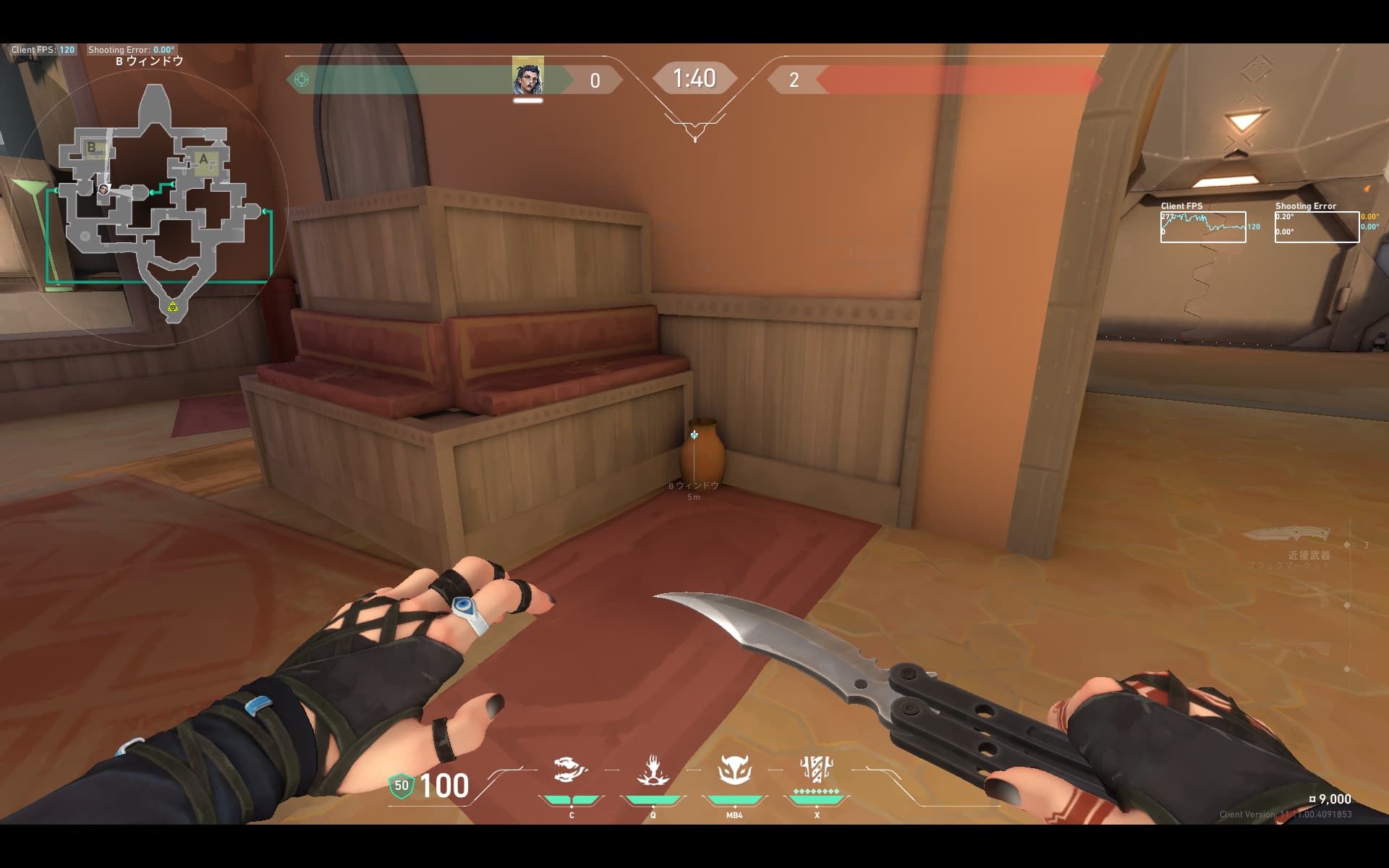Click the player agent icon on minimap
The height and width of the screenshot is (868, 1389).
click(103, 190)
